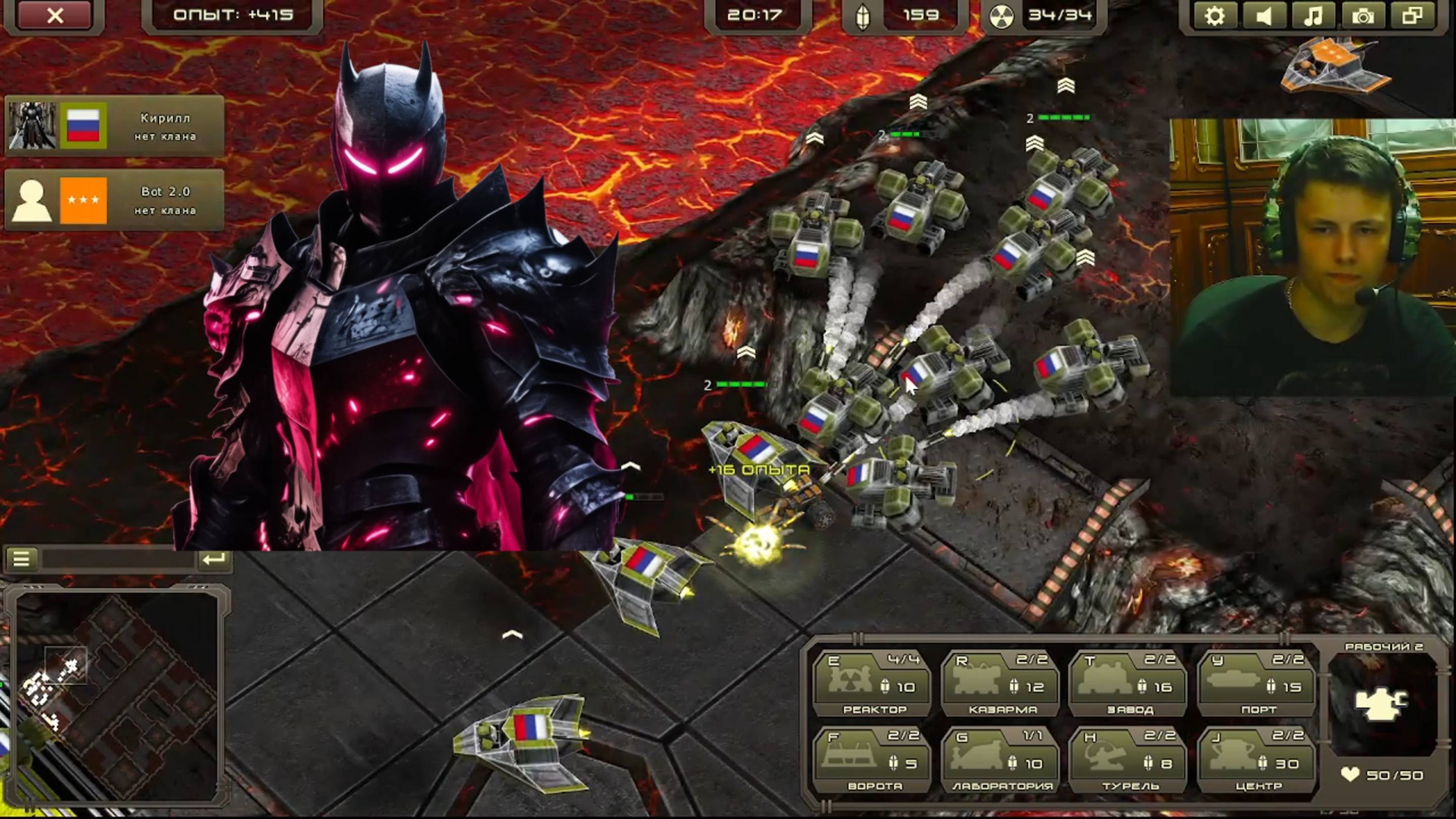Send chat message with enter arrow button
The image size is (1456, 819).
(213, 559)
